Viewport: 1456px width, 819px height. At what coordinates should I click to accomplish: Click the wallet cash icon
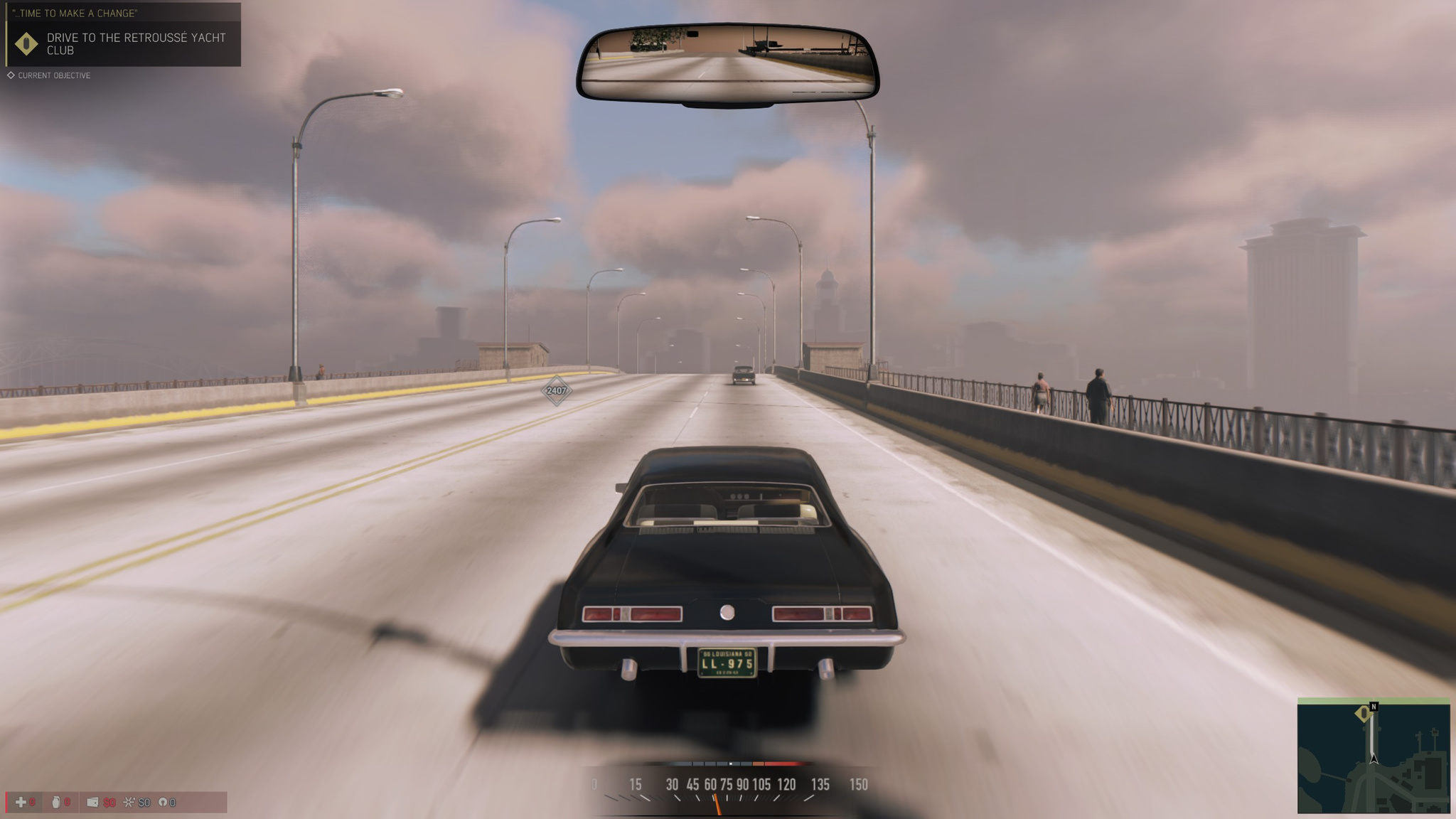pos(92,802)
